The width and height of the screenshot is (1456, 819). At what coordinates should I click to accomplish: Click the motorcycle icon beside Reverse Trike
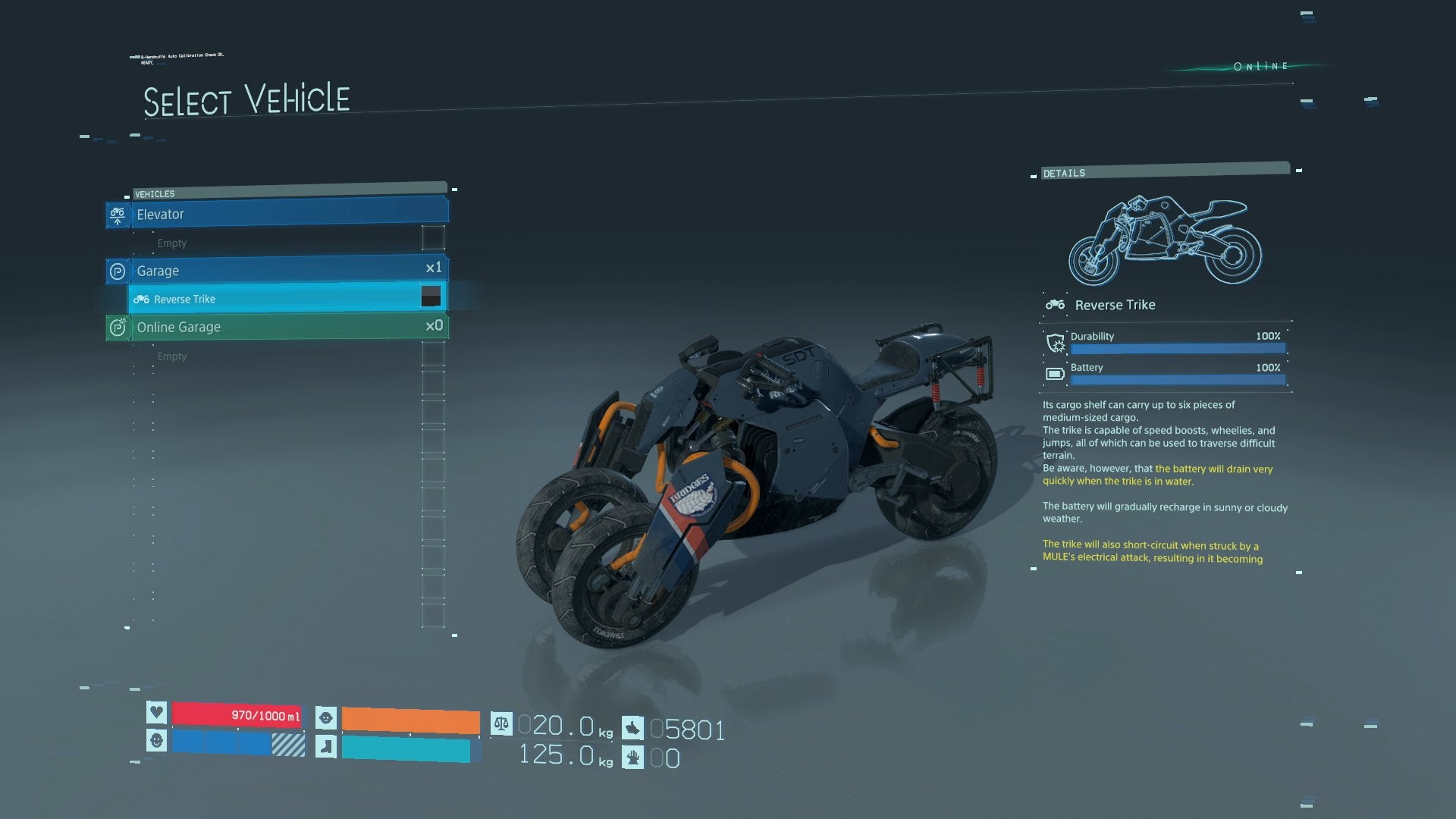tap(141, 299)
